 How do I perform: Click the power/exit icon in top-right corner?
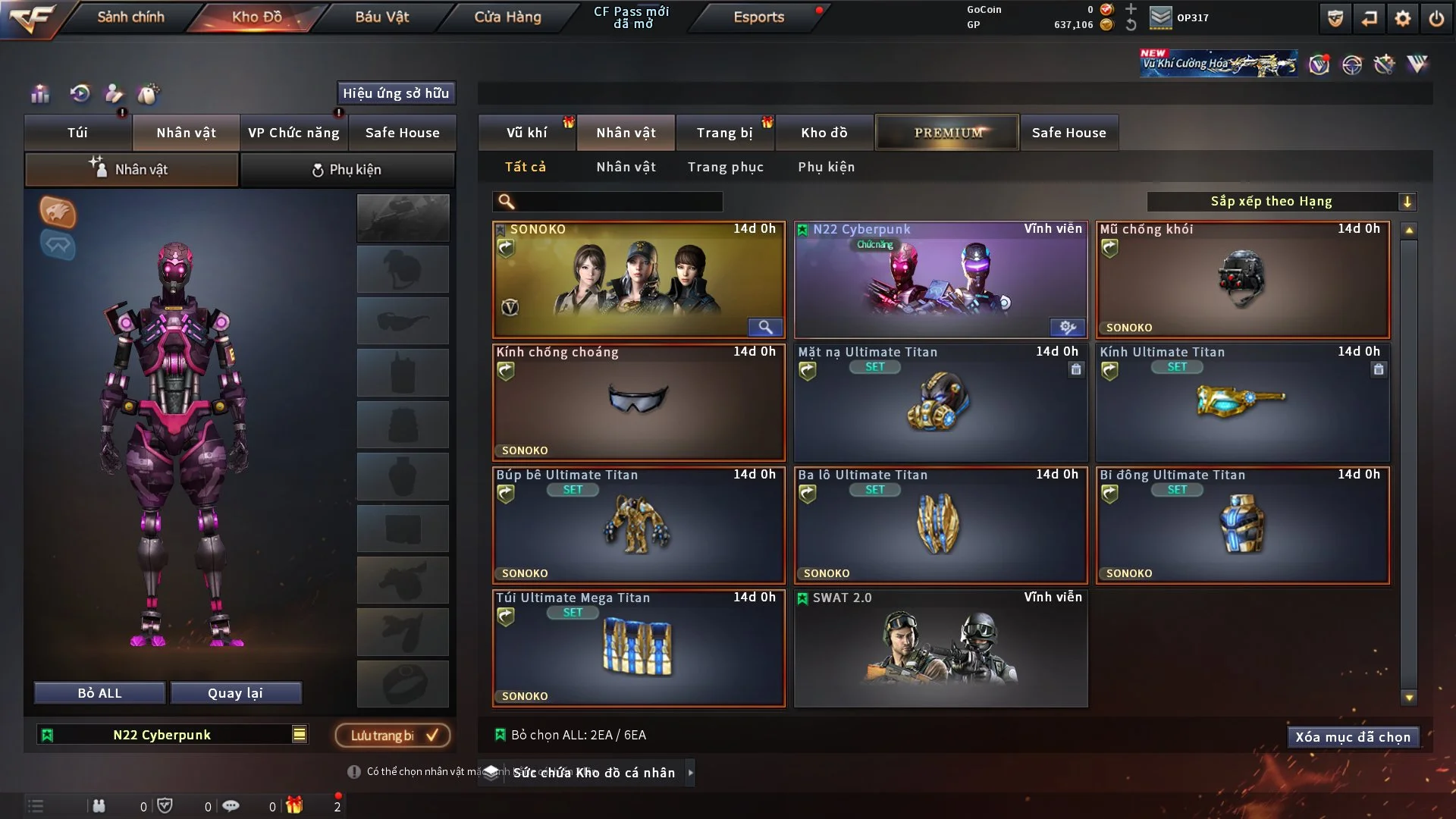pyautogui.click(x=1436, y=17)
